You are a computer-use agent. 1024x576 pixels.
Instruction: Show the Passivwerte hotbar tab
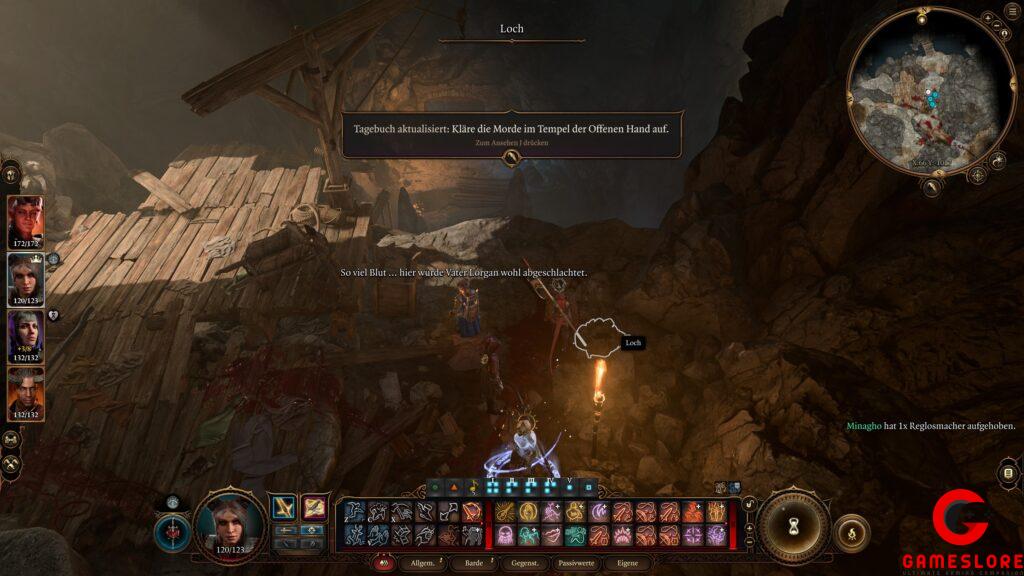576,564
